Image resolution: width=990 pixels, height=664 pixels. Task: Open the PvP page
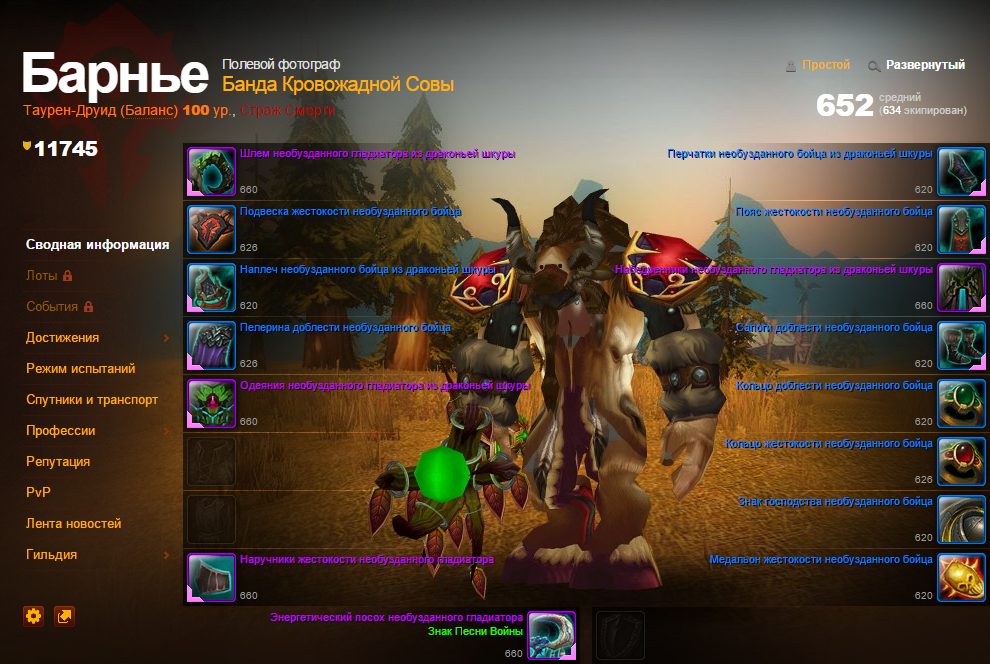(38, 493)
